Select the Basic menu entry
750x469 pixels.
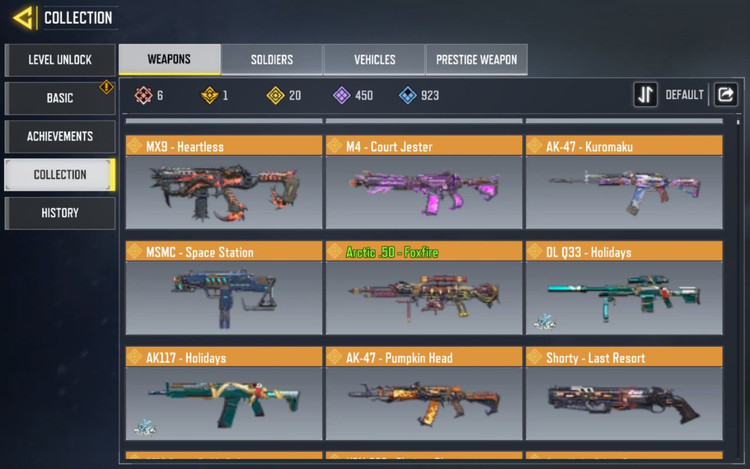[x=59, y=98]
